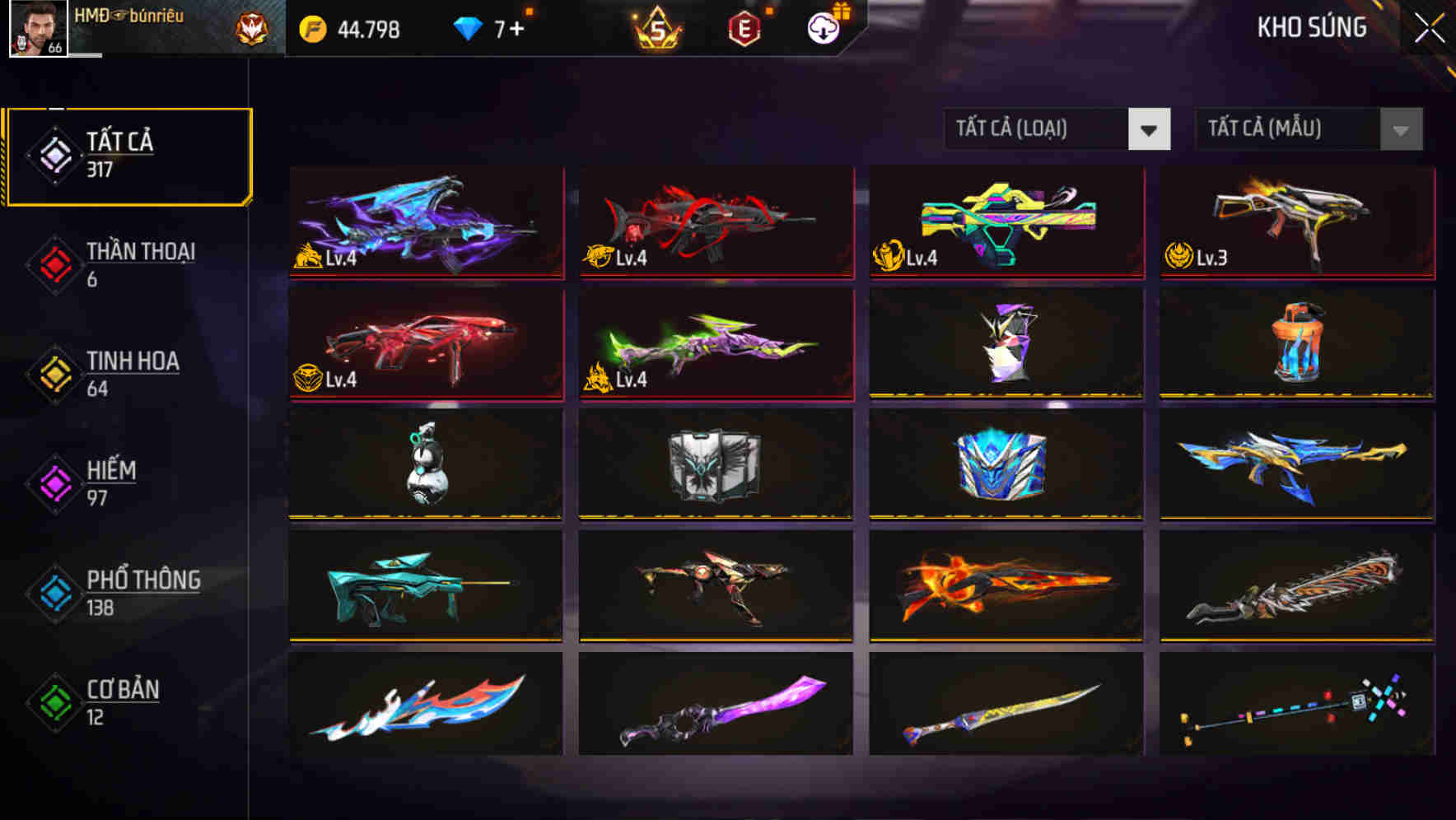This screenshot has height=820, width=1456.
Task: Click the purple dragon rifle Lv.4 skin
Action: click(425, 223)
